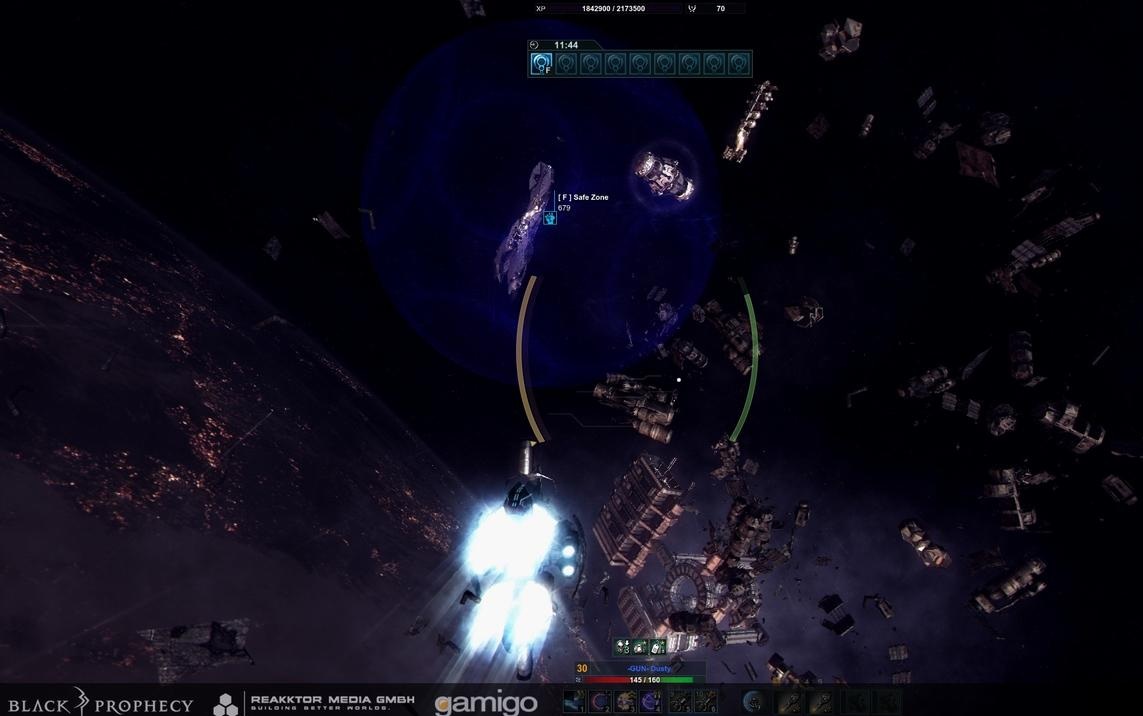Select the highlighted objective icon marked F

pyautogui.click(x=541, y=64)
